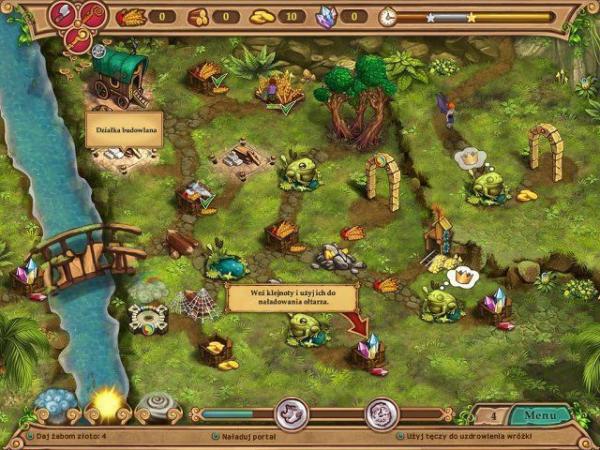Image resolution: width=600 pixels, height=450 pixels.
Task: Click the 'Weź klejnoty' tutorial hint box
Action: click(285, 297)
